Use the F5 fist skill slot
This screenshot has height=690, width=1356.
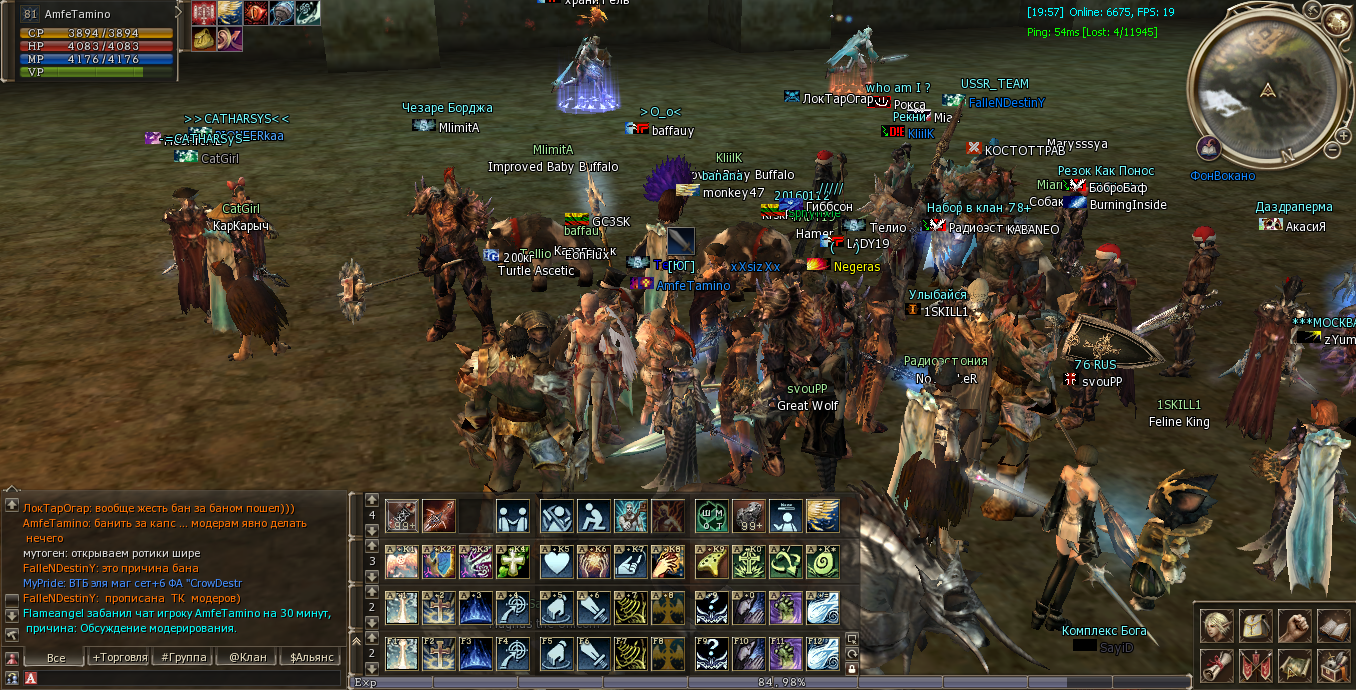pos(556,654)
